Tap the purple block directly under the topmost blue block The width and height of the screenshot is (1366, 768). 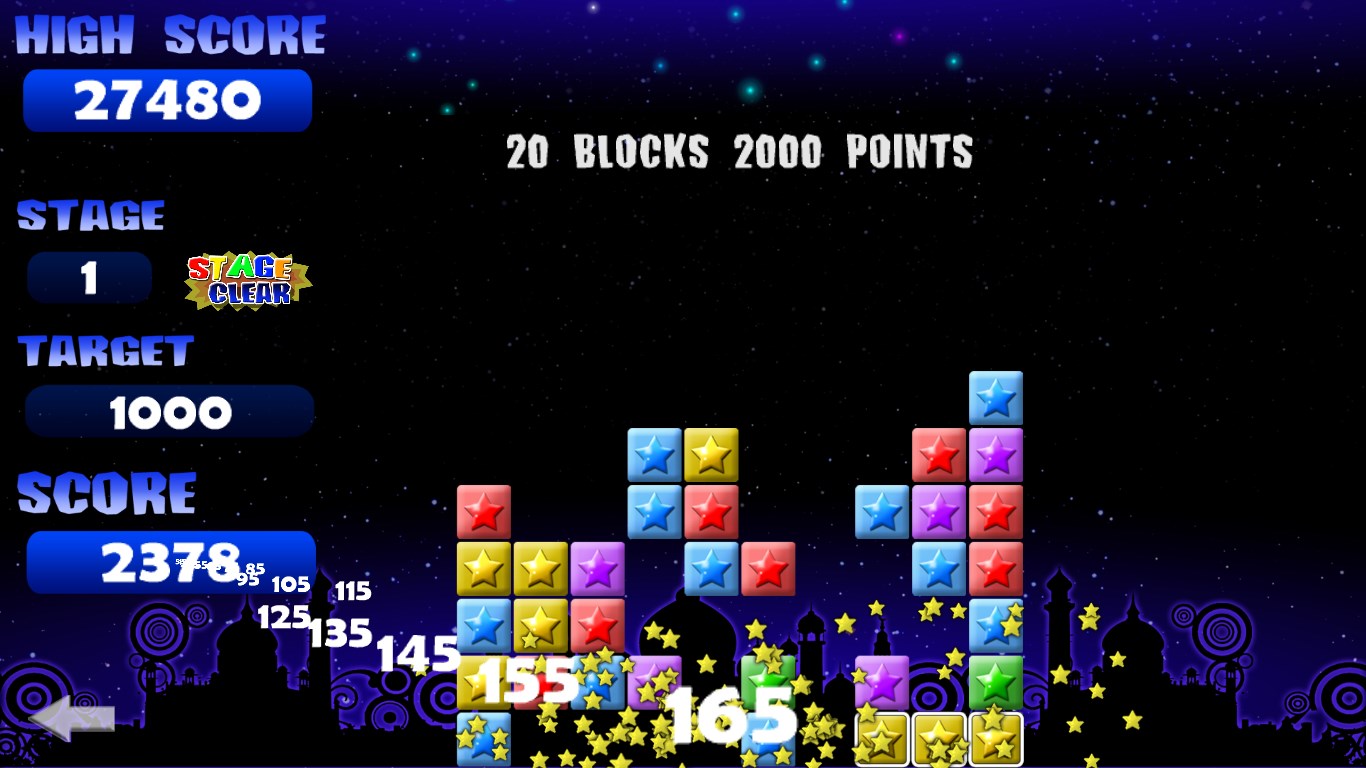click(x=996, y=455)
